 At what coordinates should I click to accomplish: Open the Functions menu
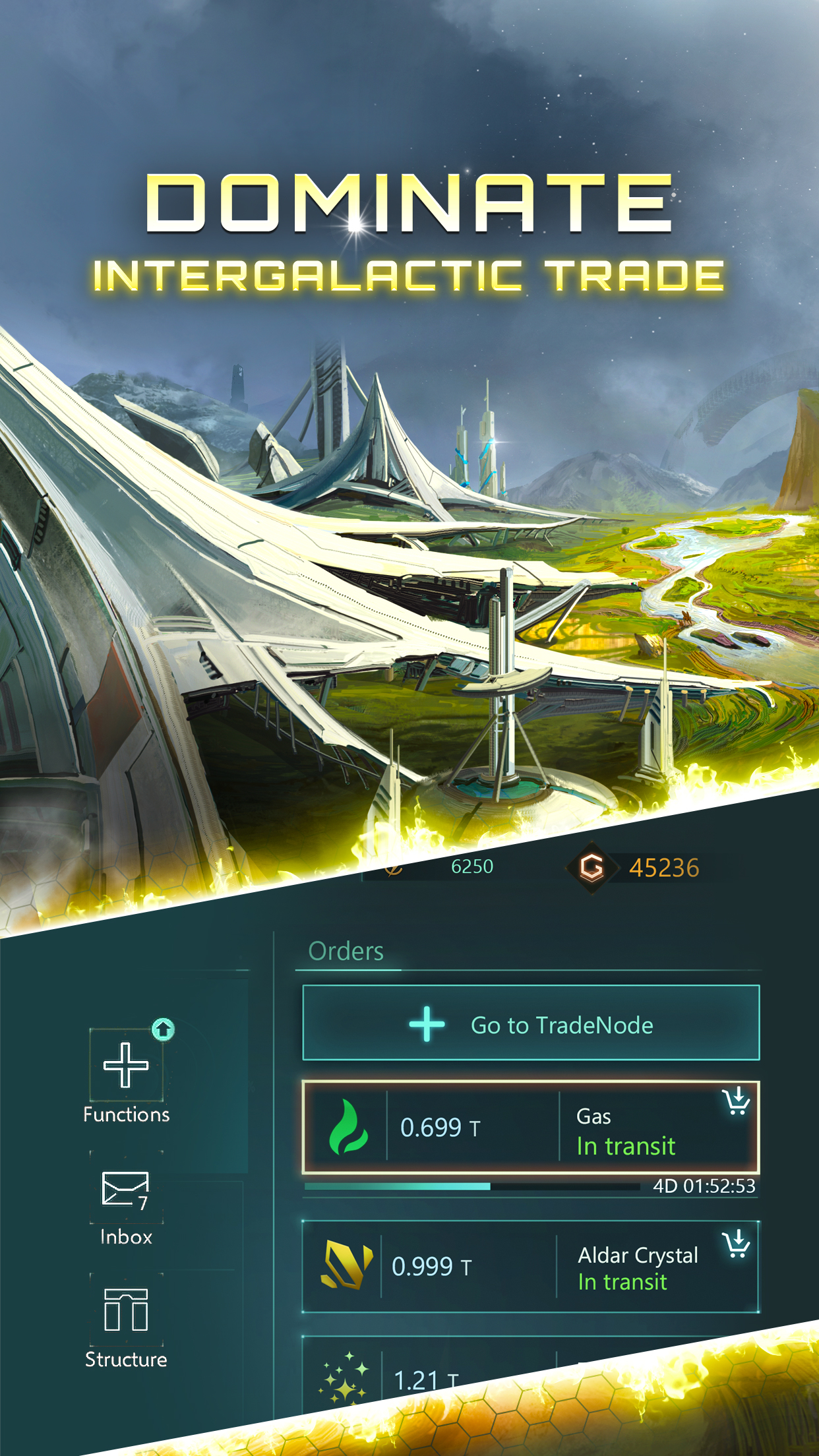click(126, 1076)
